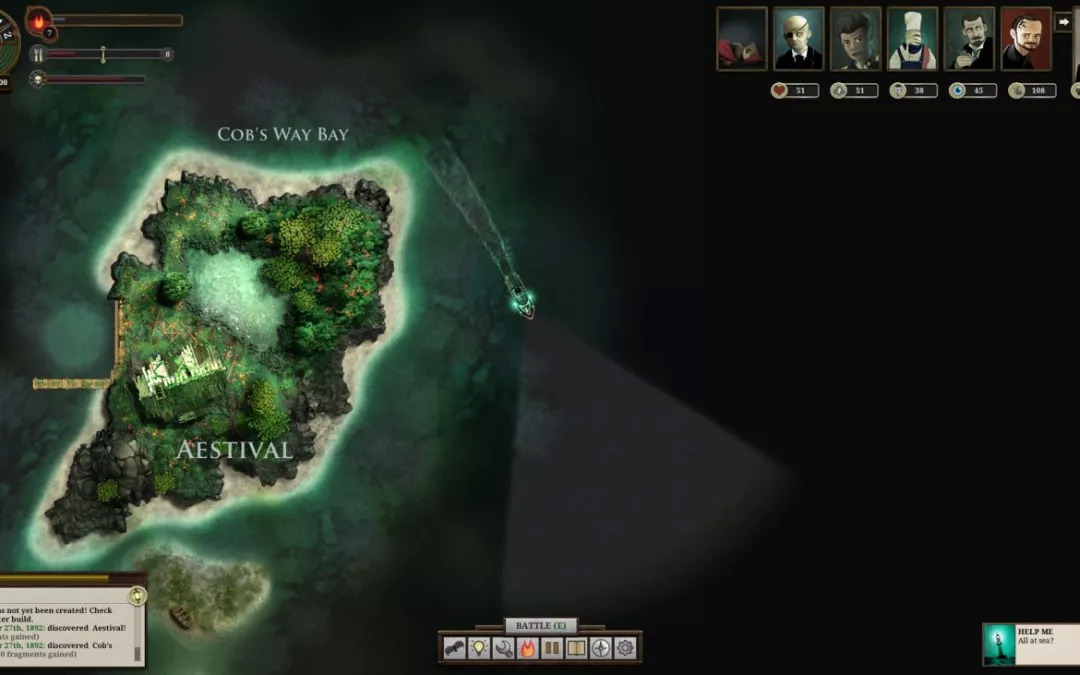Choose the chef officer portrait
Viewport: 1080px width, 675px height.
pyautogui.click(x=912, y=39)
